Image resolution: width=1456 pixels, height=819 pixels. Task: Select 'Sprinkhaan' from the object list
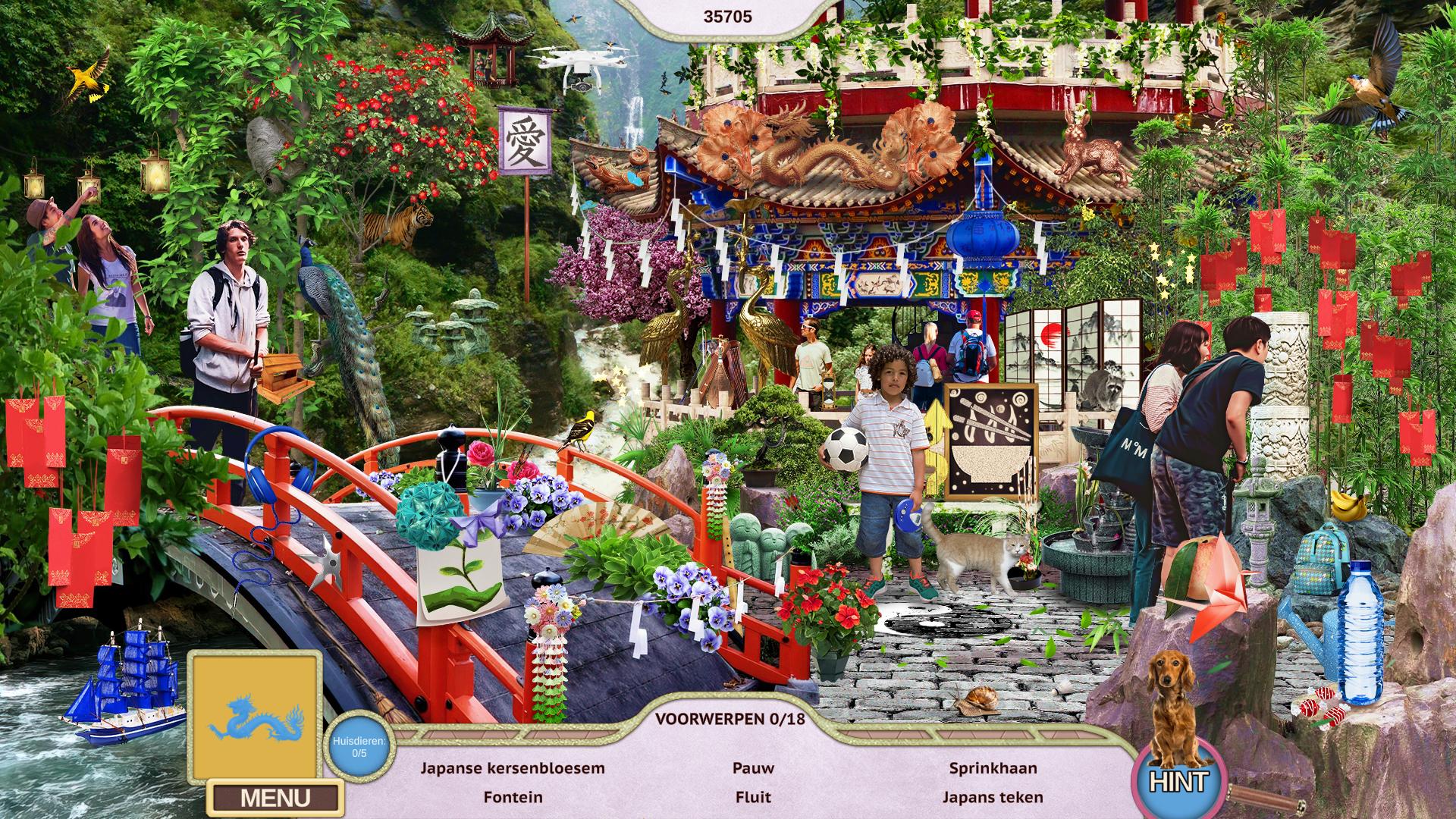click(993, 767)
